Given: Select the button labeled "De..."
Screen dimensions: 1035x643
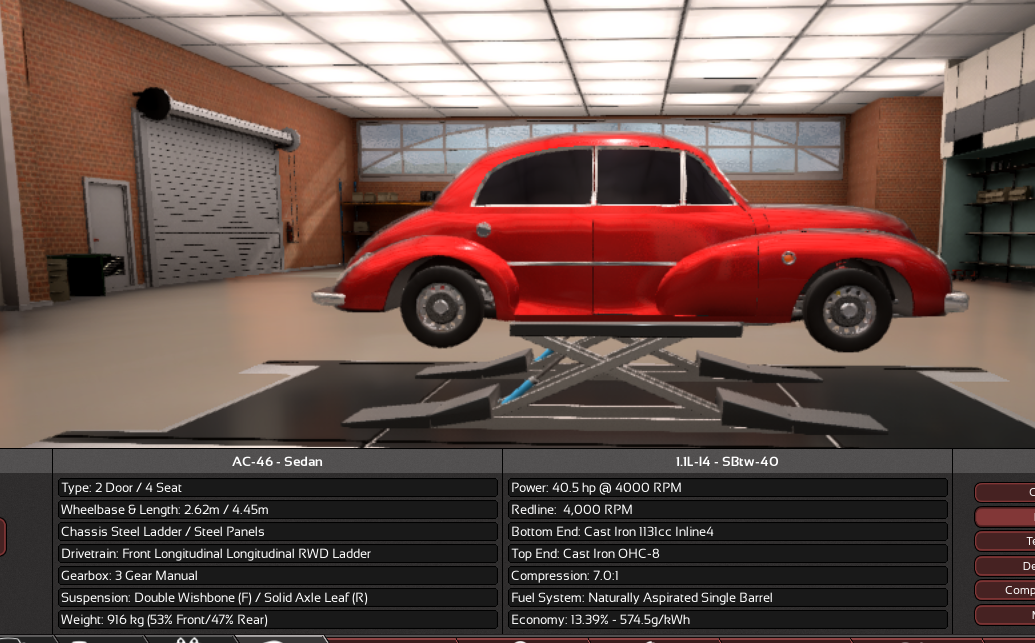Looking at the screenshot, I should [x=1006, y=566].
